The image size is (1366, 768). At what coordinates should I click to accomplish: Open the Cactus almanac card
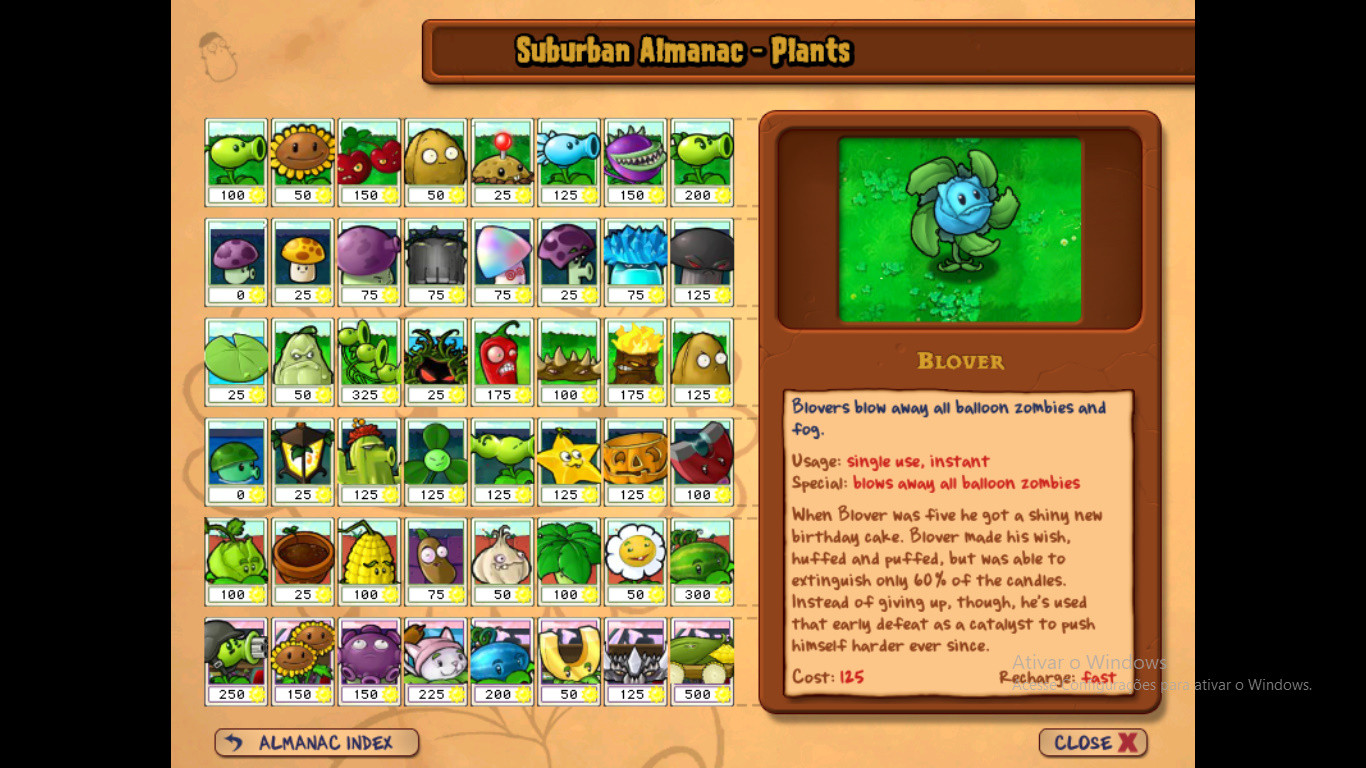(x=369, y=460)
